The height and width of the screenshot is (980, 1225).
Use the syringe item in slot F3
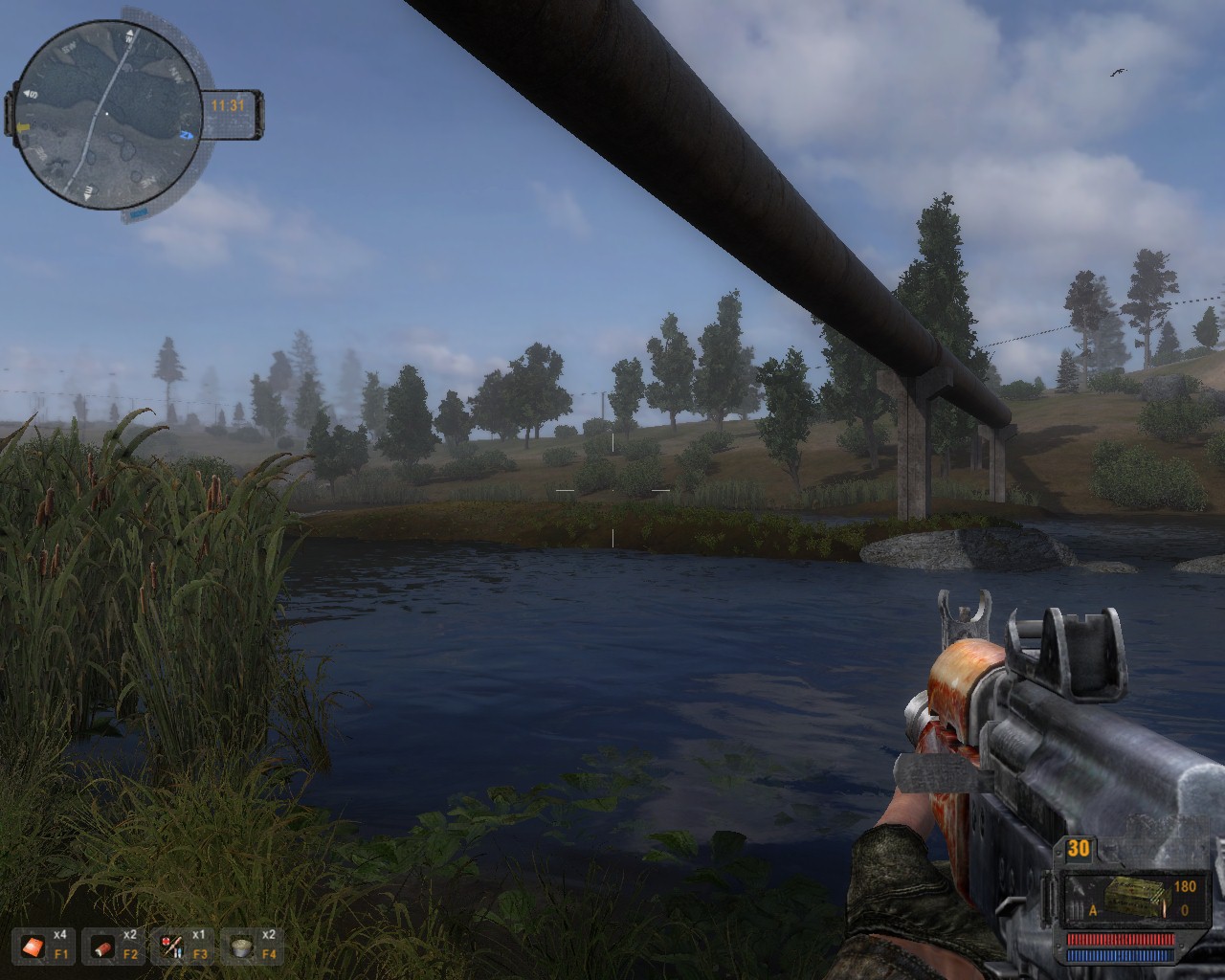173,947
